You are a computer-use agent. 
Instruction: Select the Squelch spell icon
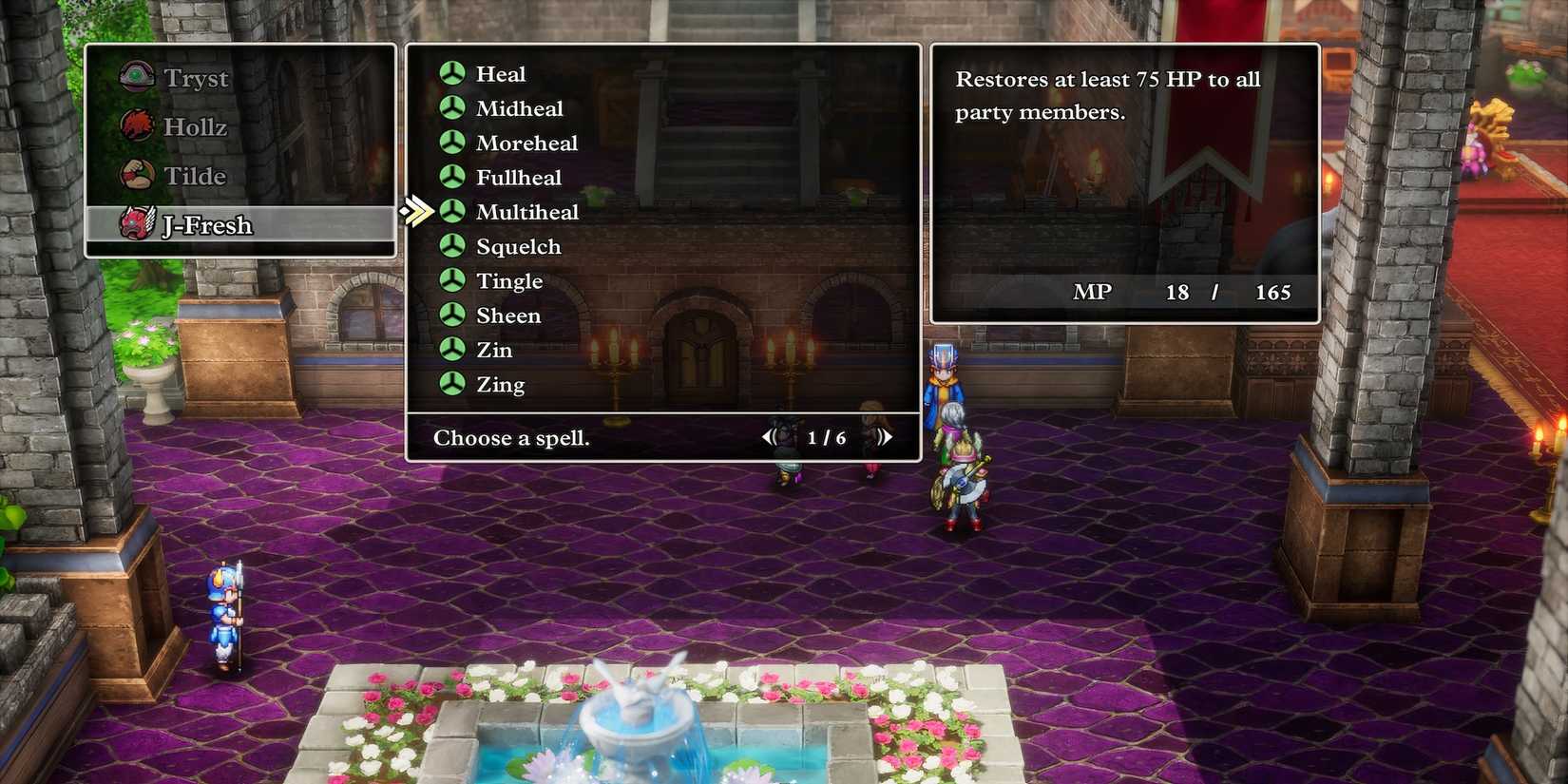[x=450, y=246]
